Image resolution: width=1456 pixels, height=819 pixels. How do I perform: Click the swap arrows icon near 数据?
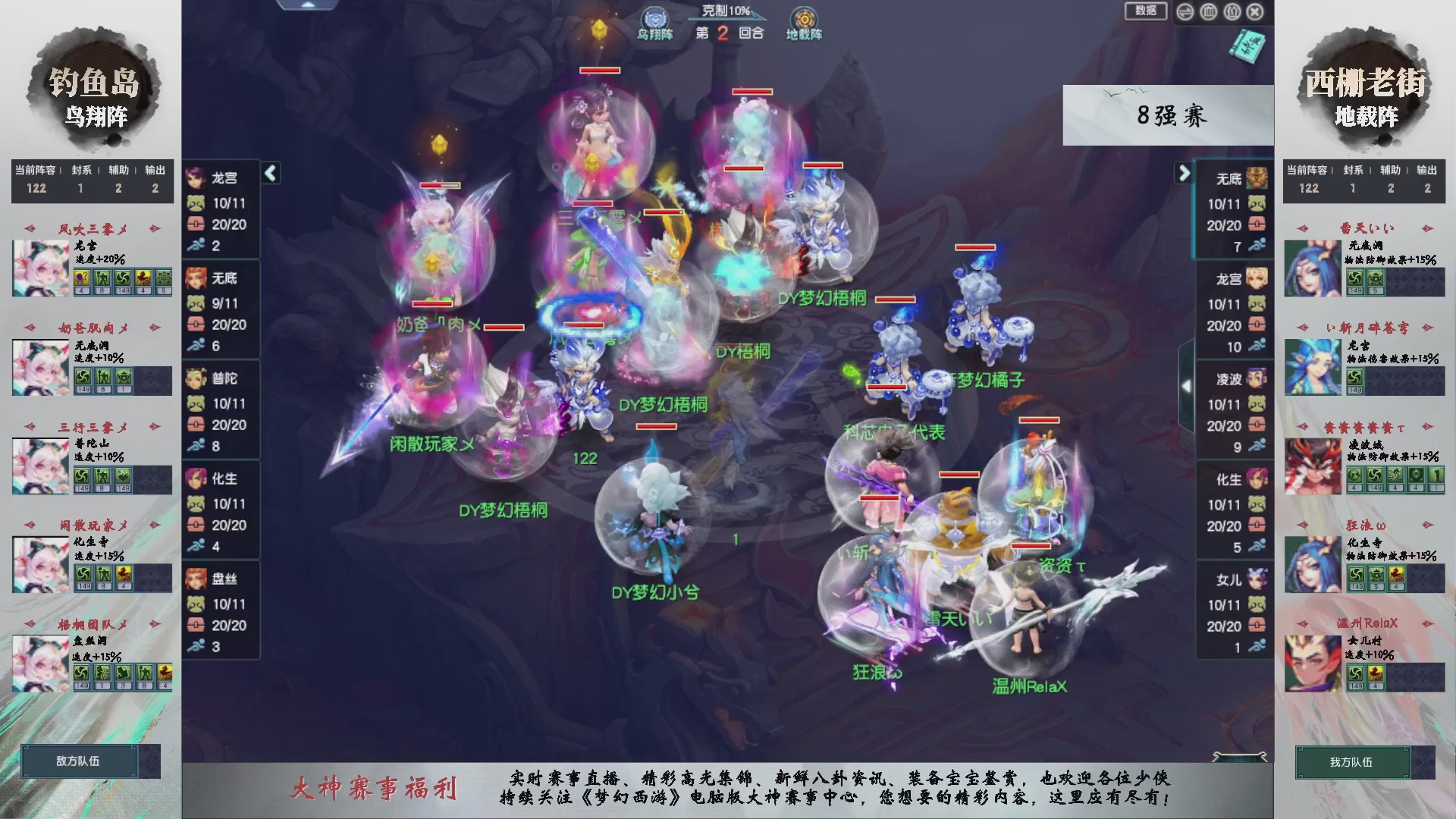coord(1184,11)
